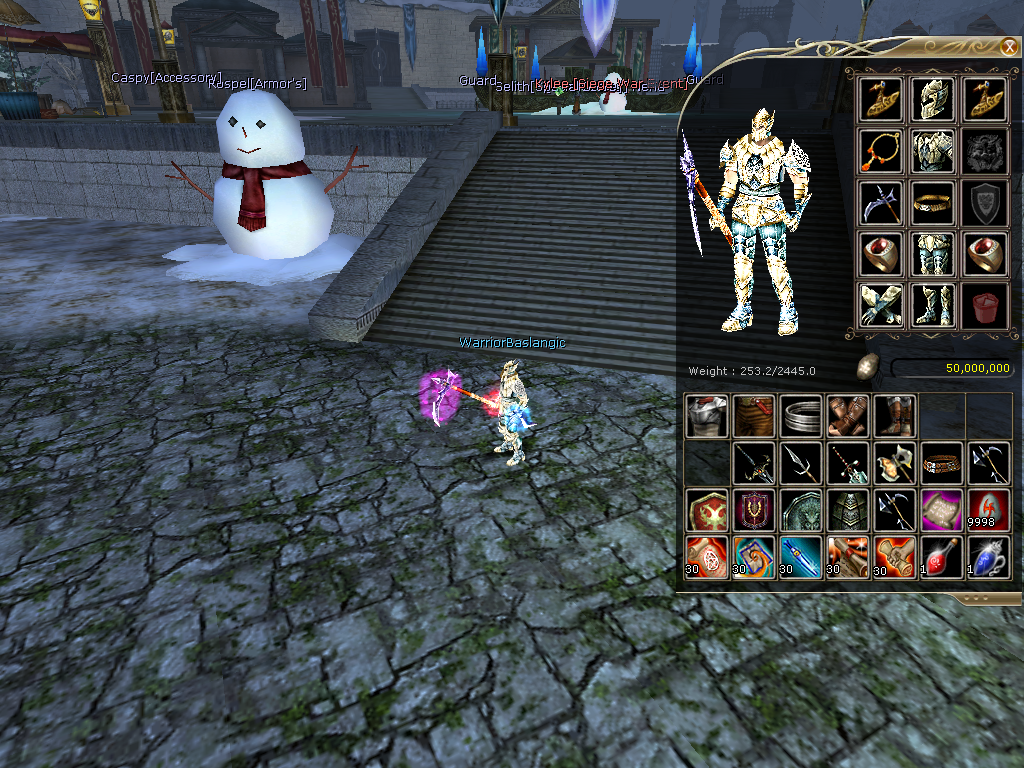Select the scroll on purple background
This screenshot has height=768, width=1024.
coord(942,510)
